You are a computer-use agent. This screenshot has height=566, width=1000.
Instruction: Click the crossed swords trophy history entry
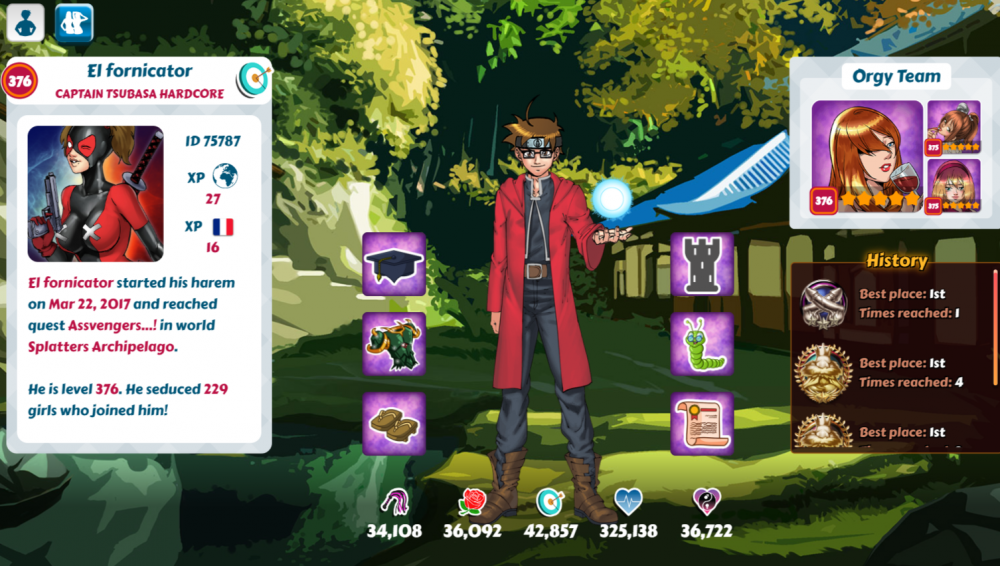click(824, 304)
